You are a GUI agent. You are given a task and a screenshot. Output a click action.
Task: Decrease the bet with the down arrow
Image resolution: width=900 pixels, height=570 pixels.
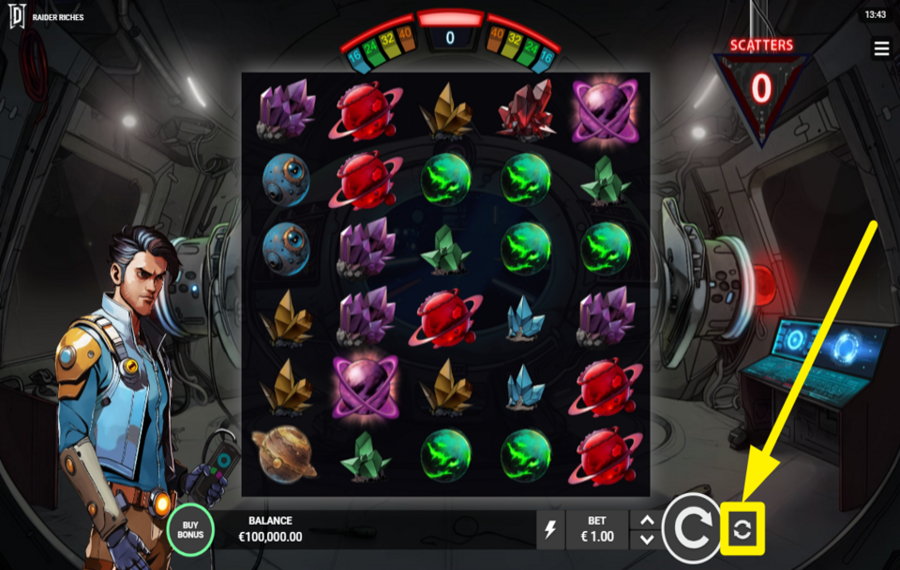(x=647, y=540)
